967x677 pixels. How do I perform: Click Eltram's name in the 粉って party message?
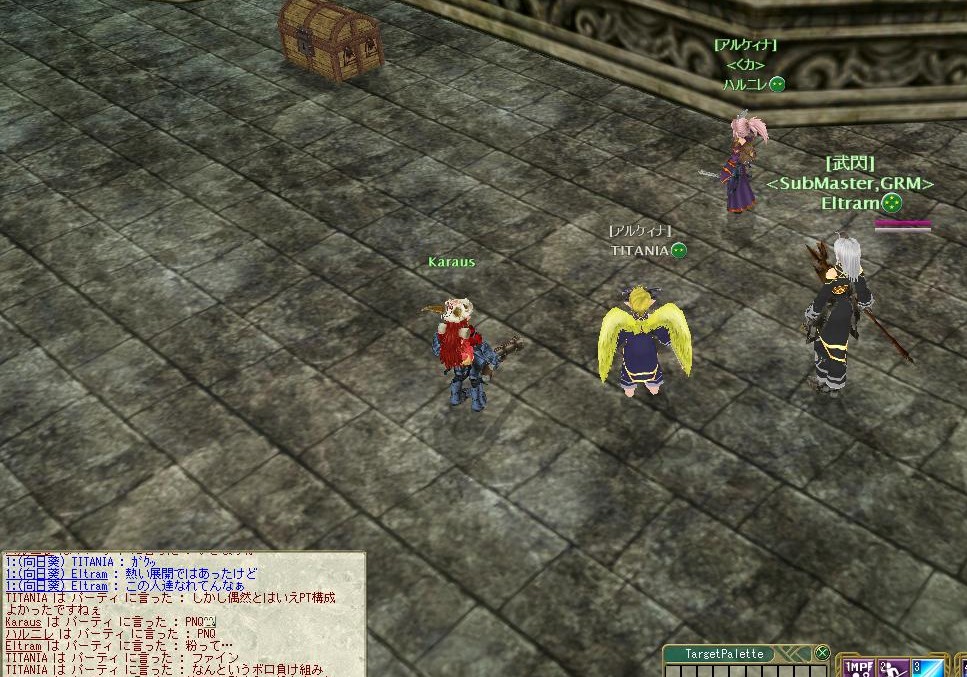[23, 646]
